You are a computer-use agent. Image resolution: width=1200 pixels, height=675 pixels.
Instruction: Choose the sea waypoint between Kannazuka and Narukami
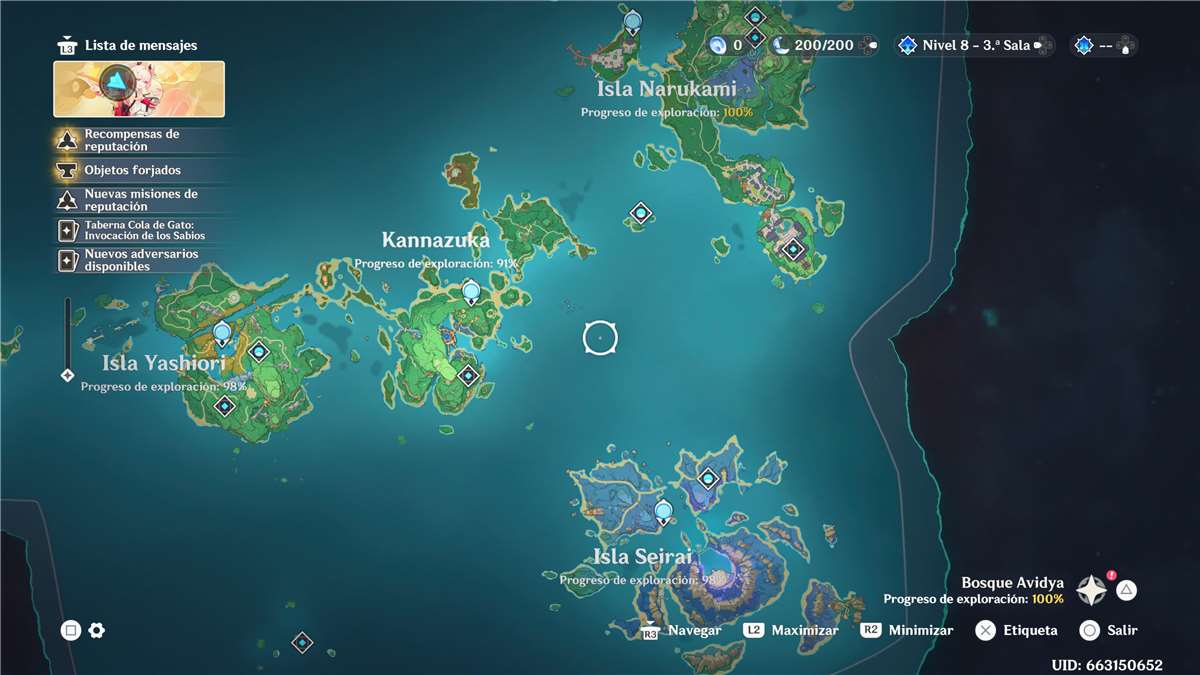641,213
